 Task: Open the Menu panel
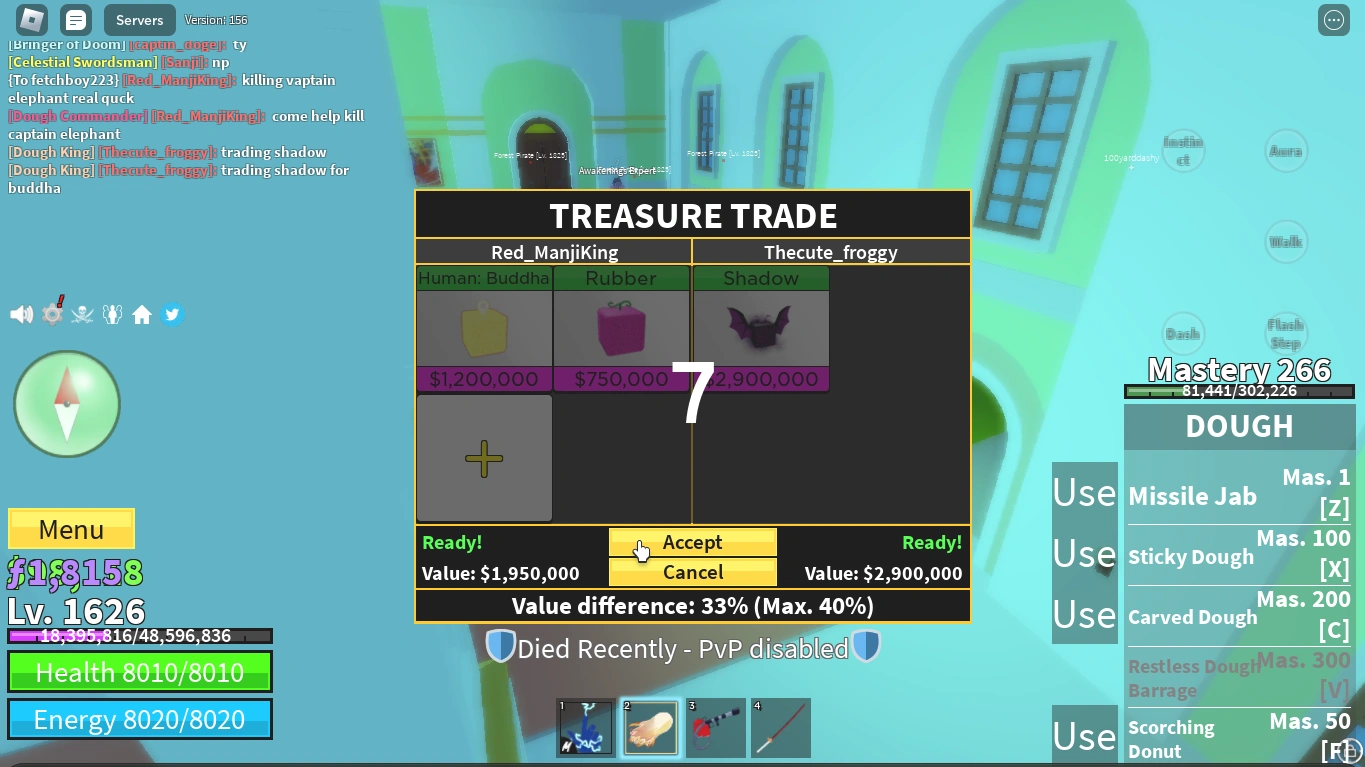click(x=70, y=528)
